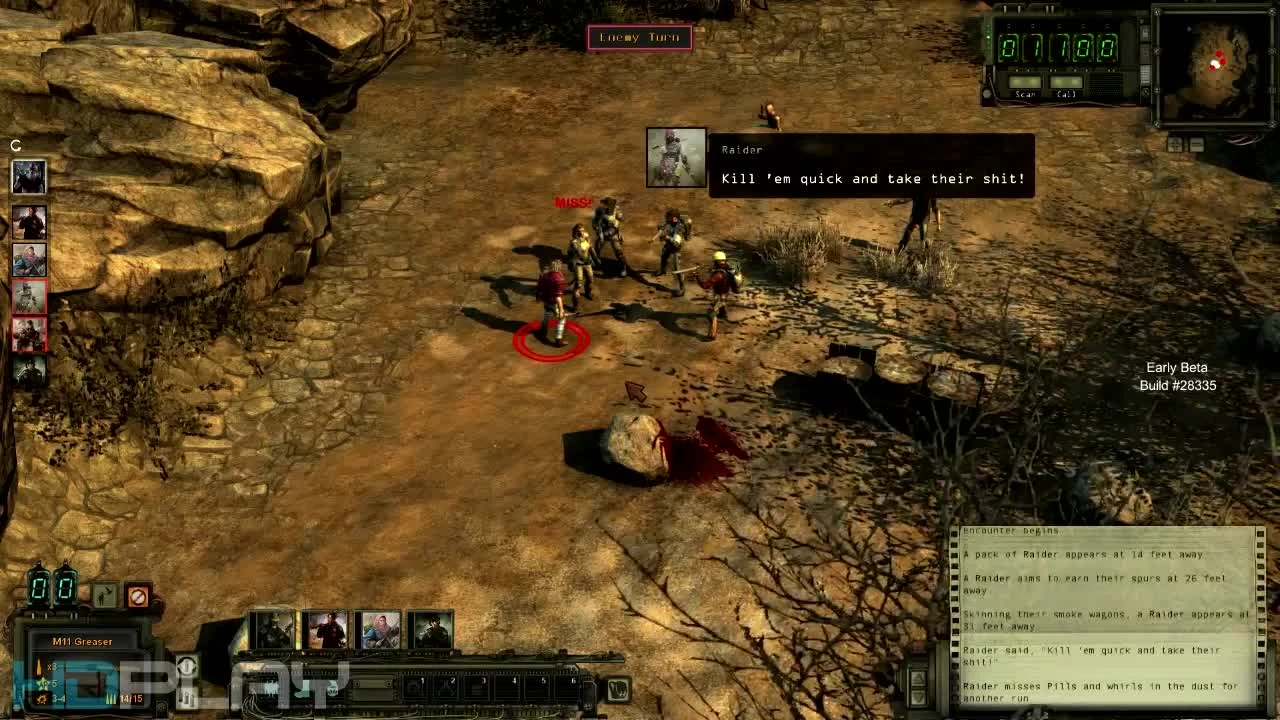
Task: Open the Raider dialogue portrait box
Action: (x=676, y=159)
